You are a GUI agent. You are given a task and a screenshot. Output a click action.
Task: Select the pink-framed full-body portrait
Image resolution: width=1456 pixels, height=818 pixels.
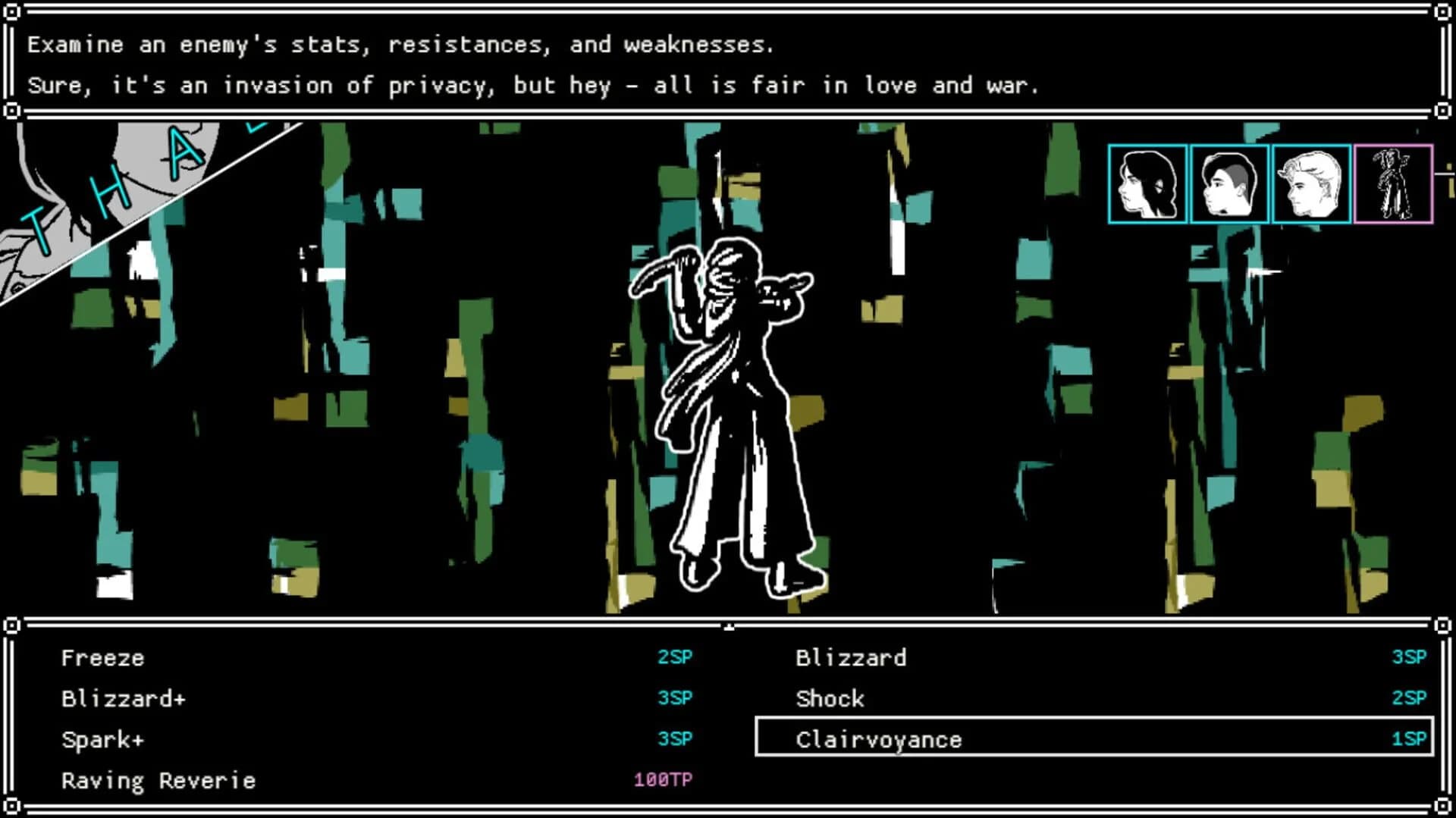tap(1392, 180)
